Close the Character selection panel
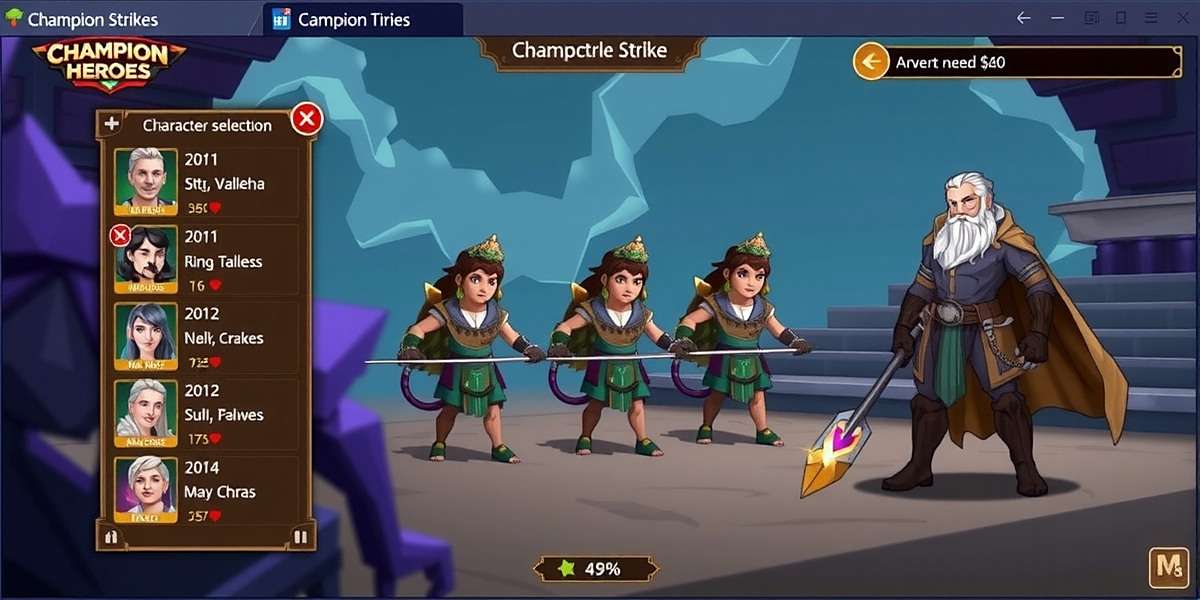The height and width of the screenshot is (600, 1200). [306, 120]
